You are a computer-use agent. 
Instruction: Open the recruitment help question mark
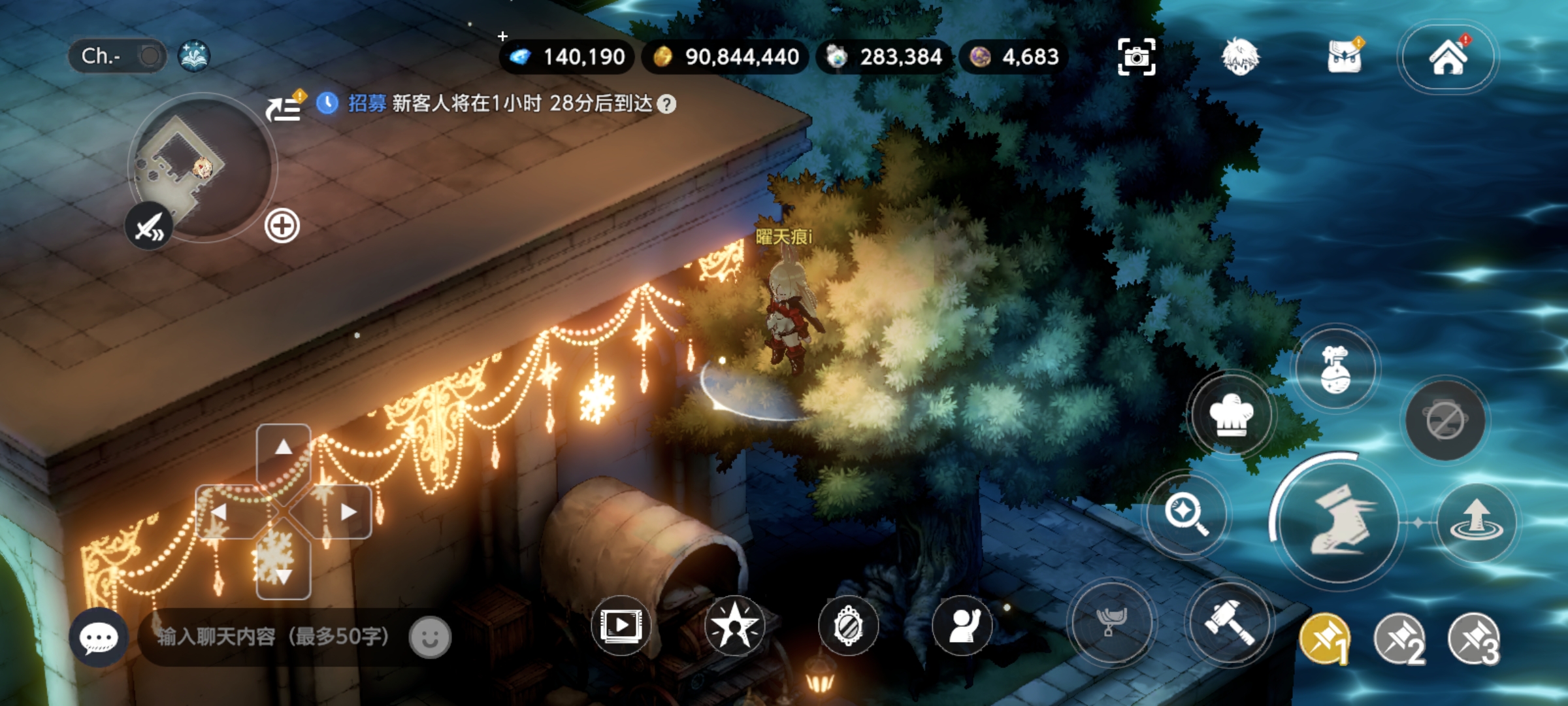tap(666, 105)
